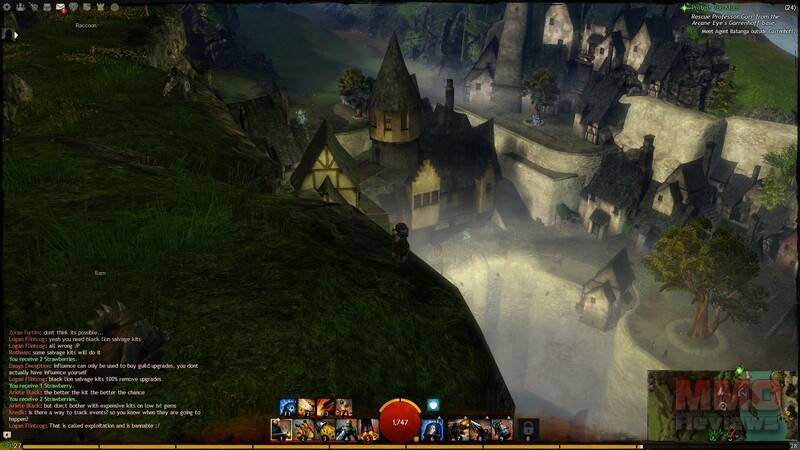The image size is (800, 450).
Task: Click the chat box message area
Action: pyautogui.click(x=100, y=381)
